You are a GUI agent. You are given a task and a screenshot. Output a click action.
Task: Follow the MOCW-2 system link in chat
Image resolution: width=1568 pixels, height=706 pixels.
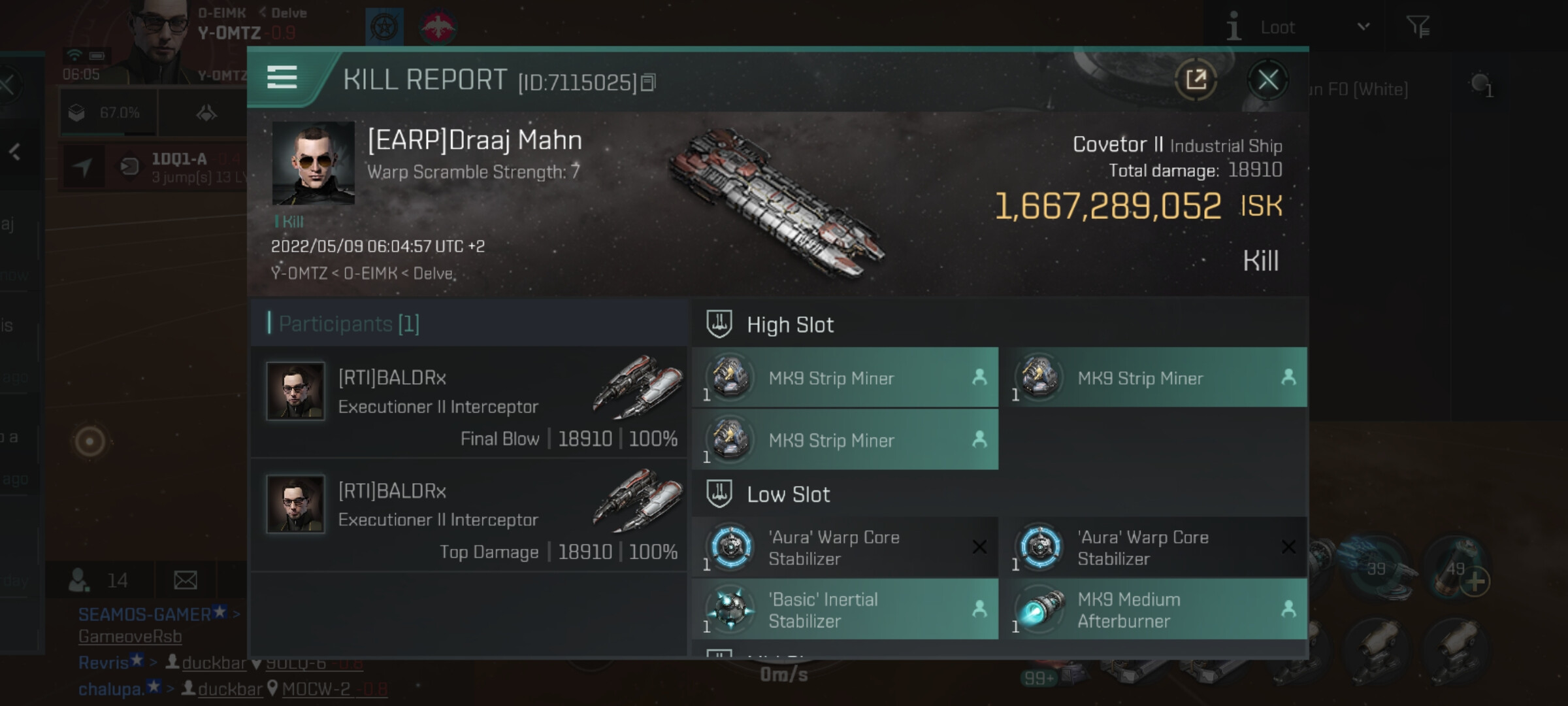point(316,689)
